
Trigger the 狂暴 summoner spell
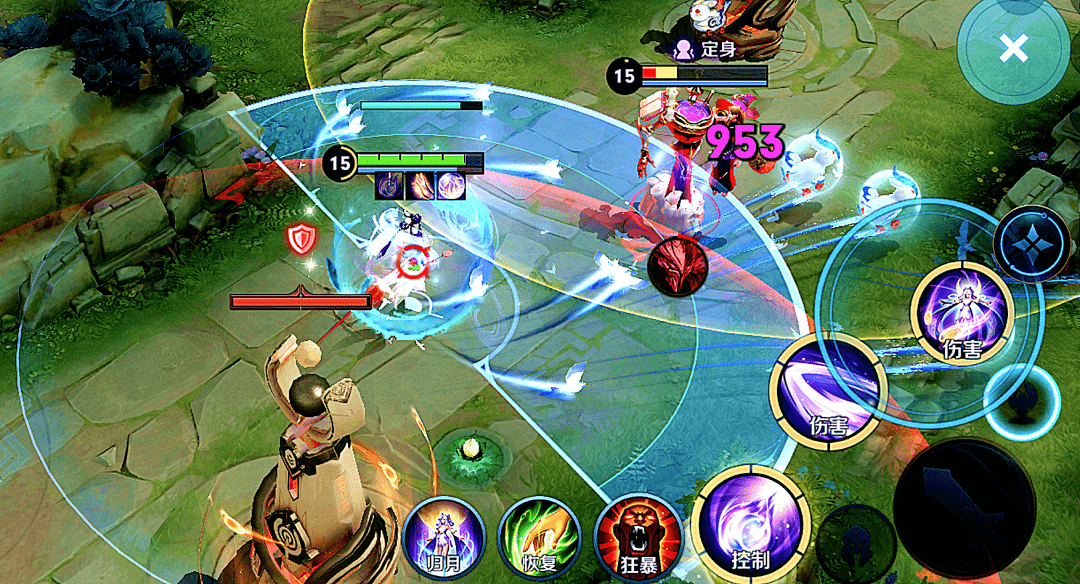point(637,537)
